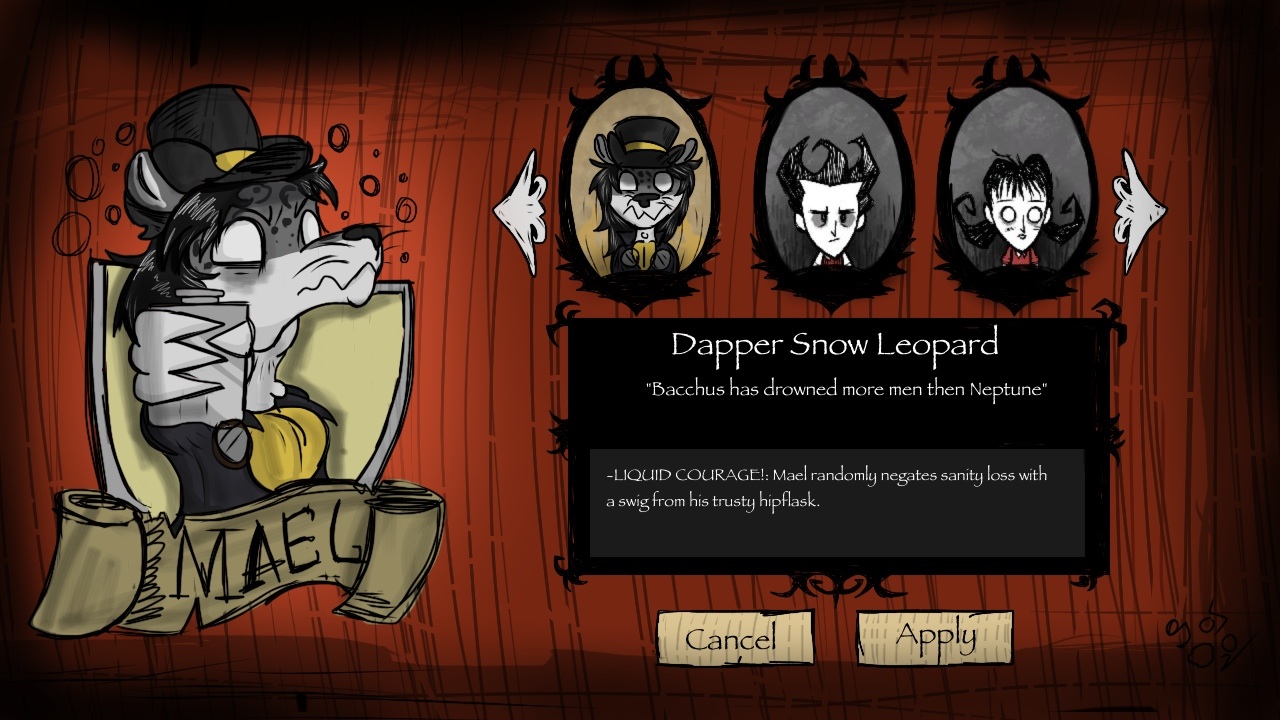This screenshot has height=720, width=1280.
Task: Apply the selected character
Action: pyautogui.click(x=934, y=637)
